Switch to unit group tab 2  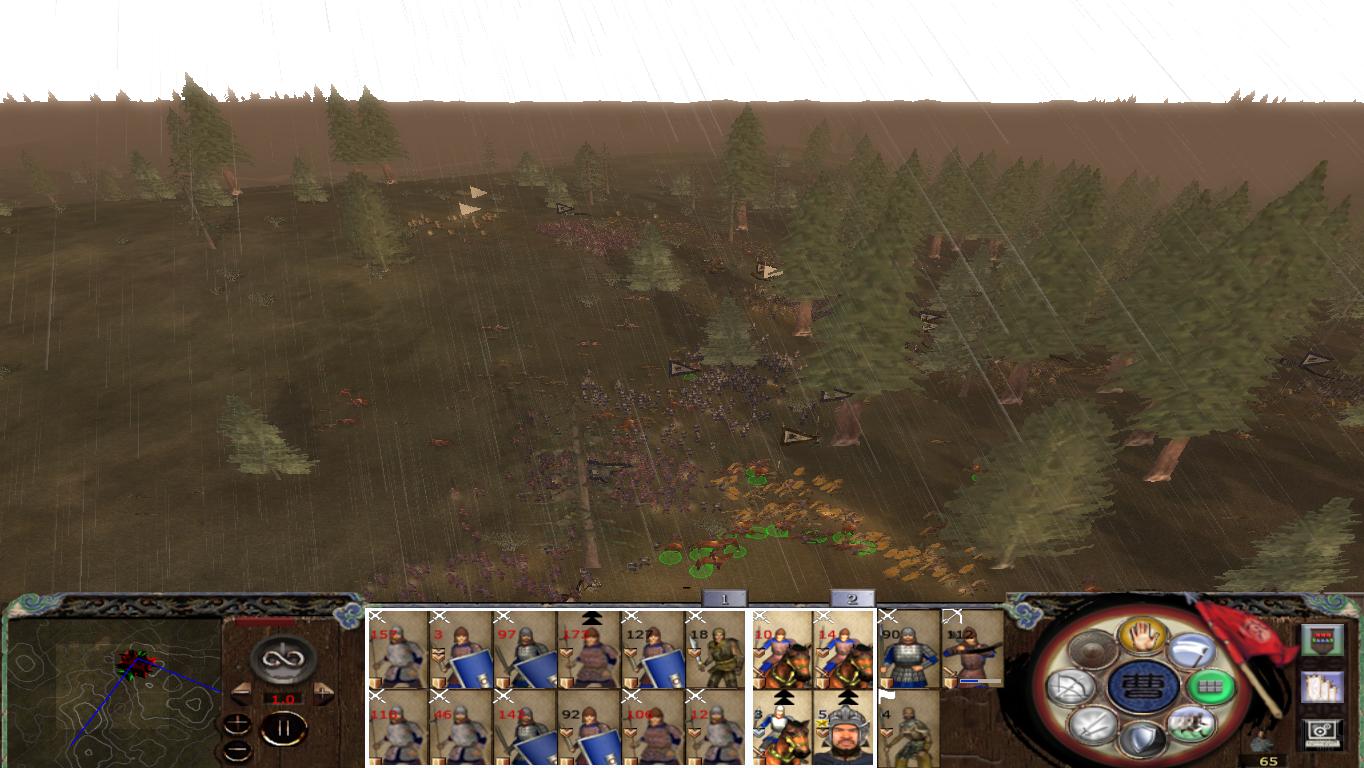[x=850, y=599]
